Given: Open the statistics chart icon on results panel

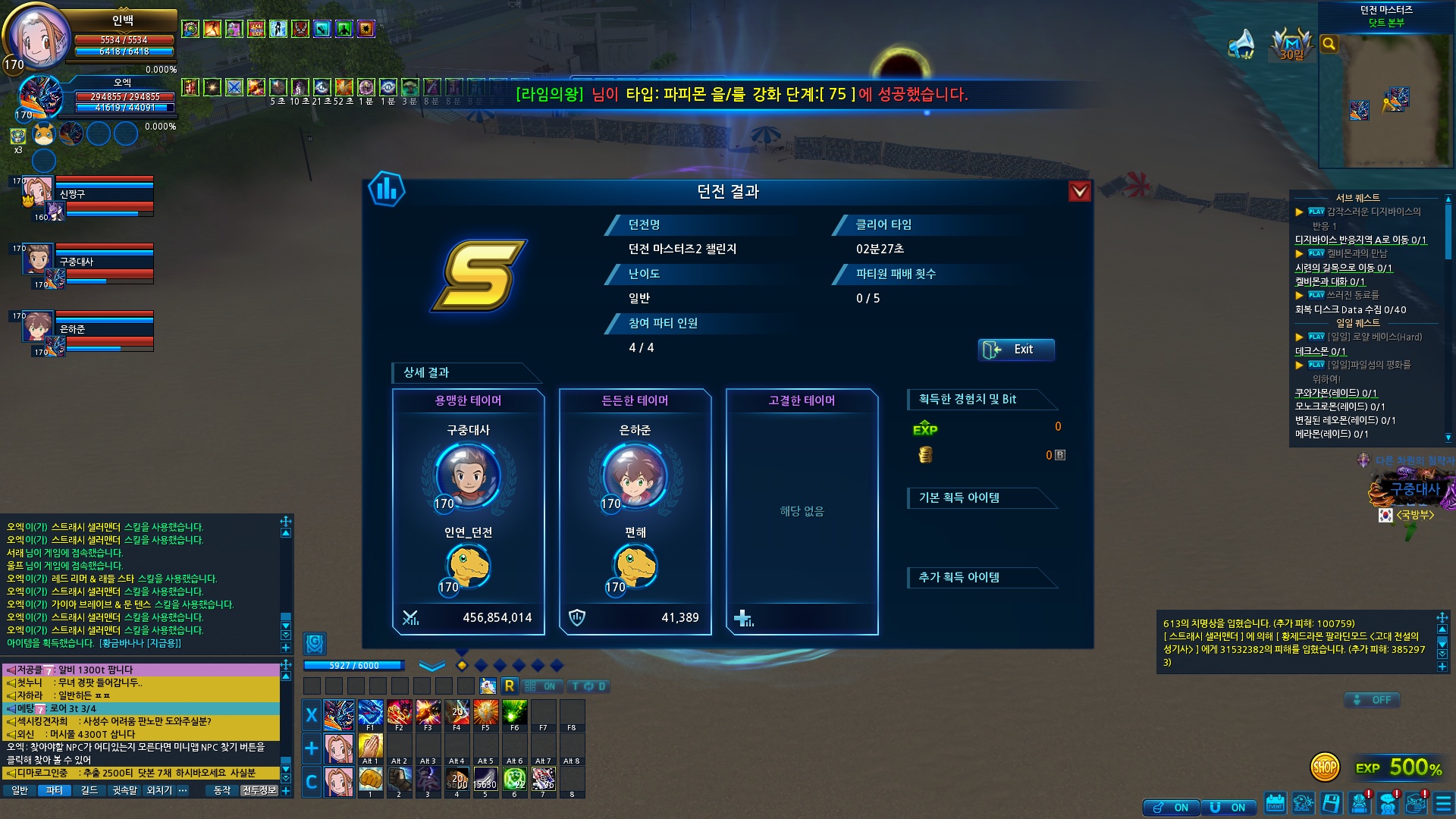Looking at the screenshot, I should (x=387, y=190).
